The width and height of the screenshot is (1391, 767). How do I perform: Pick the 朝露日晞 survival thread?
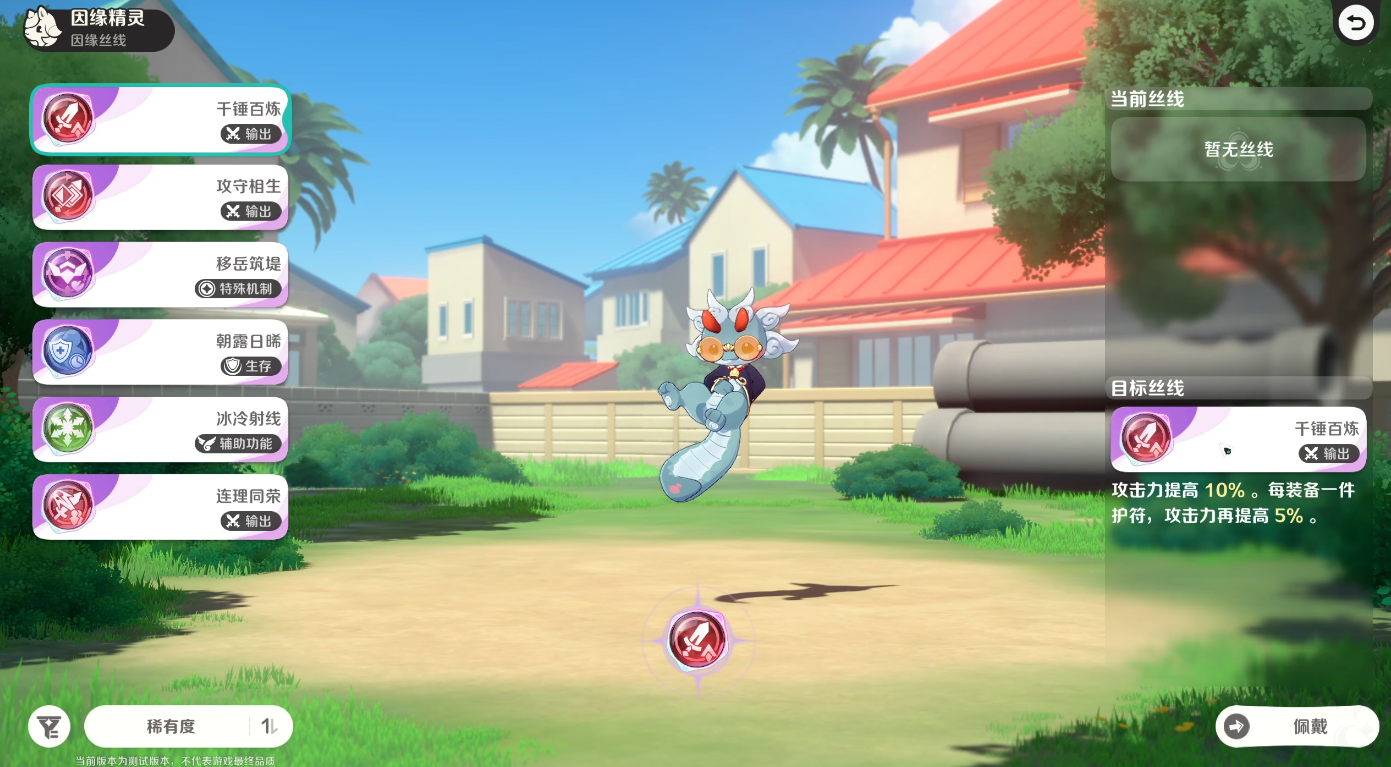point(160,352)
